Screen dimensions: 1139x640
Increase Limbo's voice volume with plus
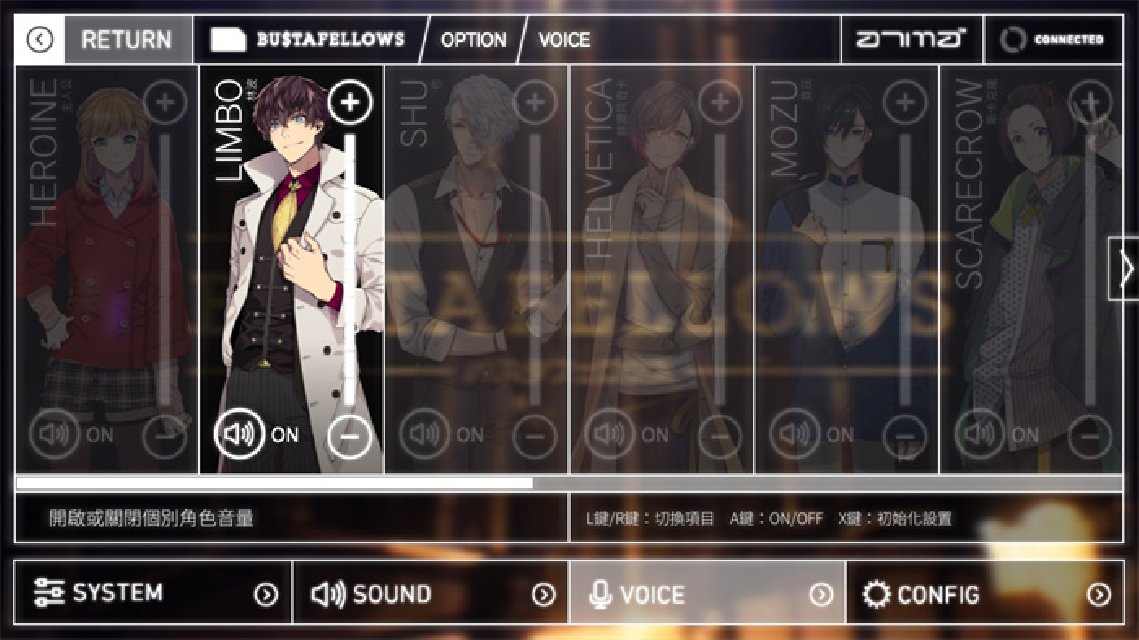pyautogui.click(x=349, y=102)
